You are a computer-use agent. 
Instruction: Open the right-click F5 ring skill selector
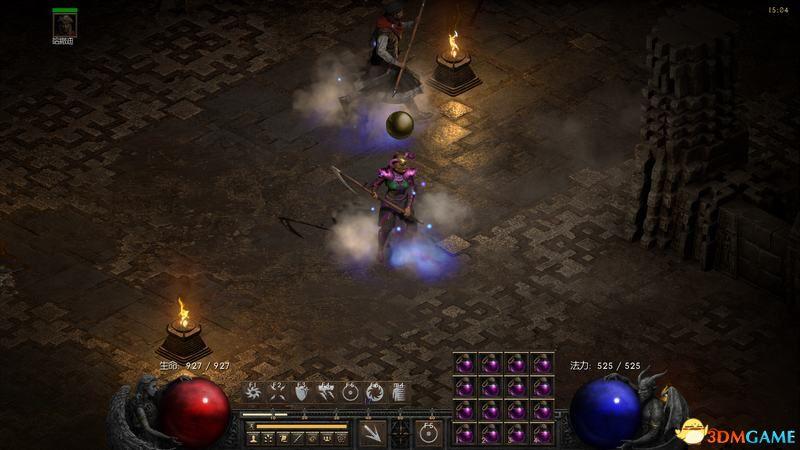[429, 433]
